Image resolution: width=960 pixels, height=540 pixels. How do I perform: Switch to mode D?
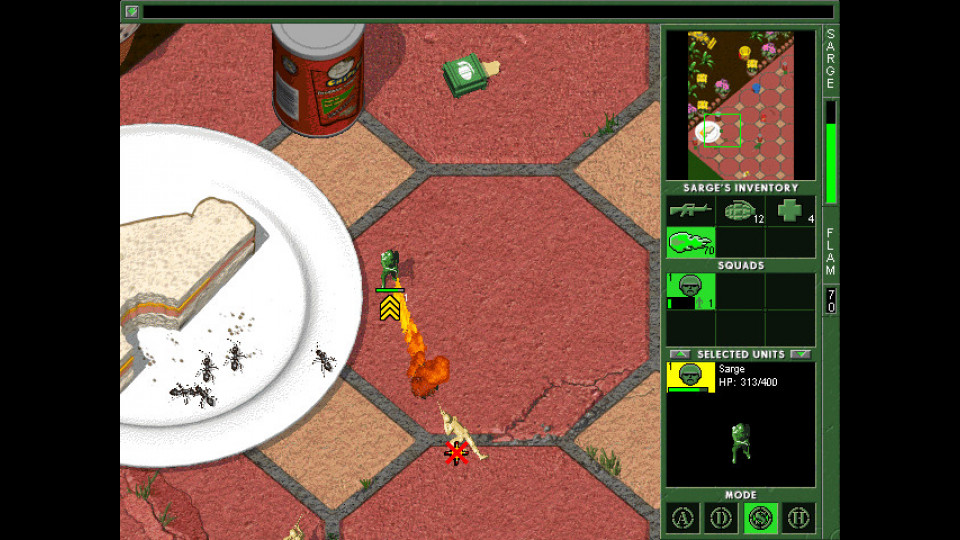pyautogui.click(x=721, y=518)
